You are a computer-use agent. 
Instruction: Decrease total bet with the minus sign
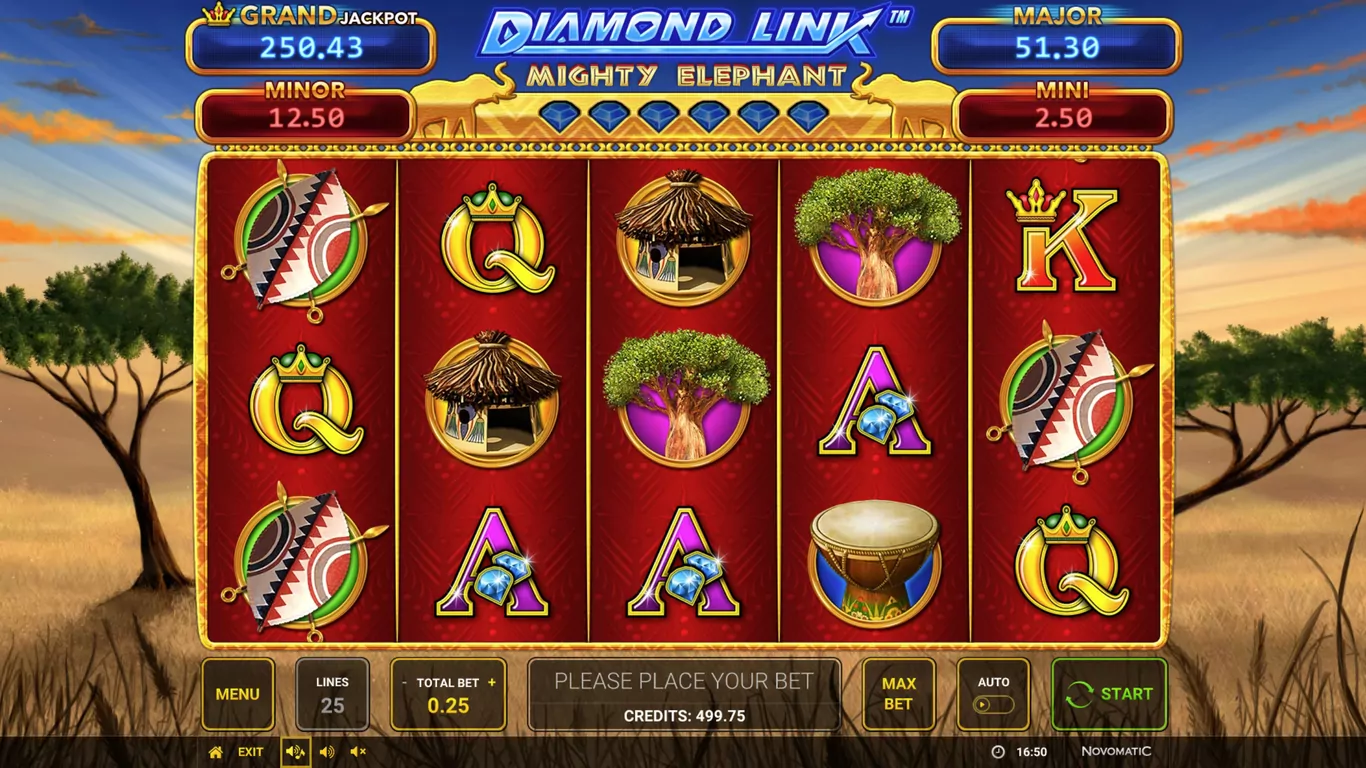[405, 683]
